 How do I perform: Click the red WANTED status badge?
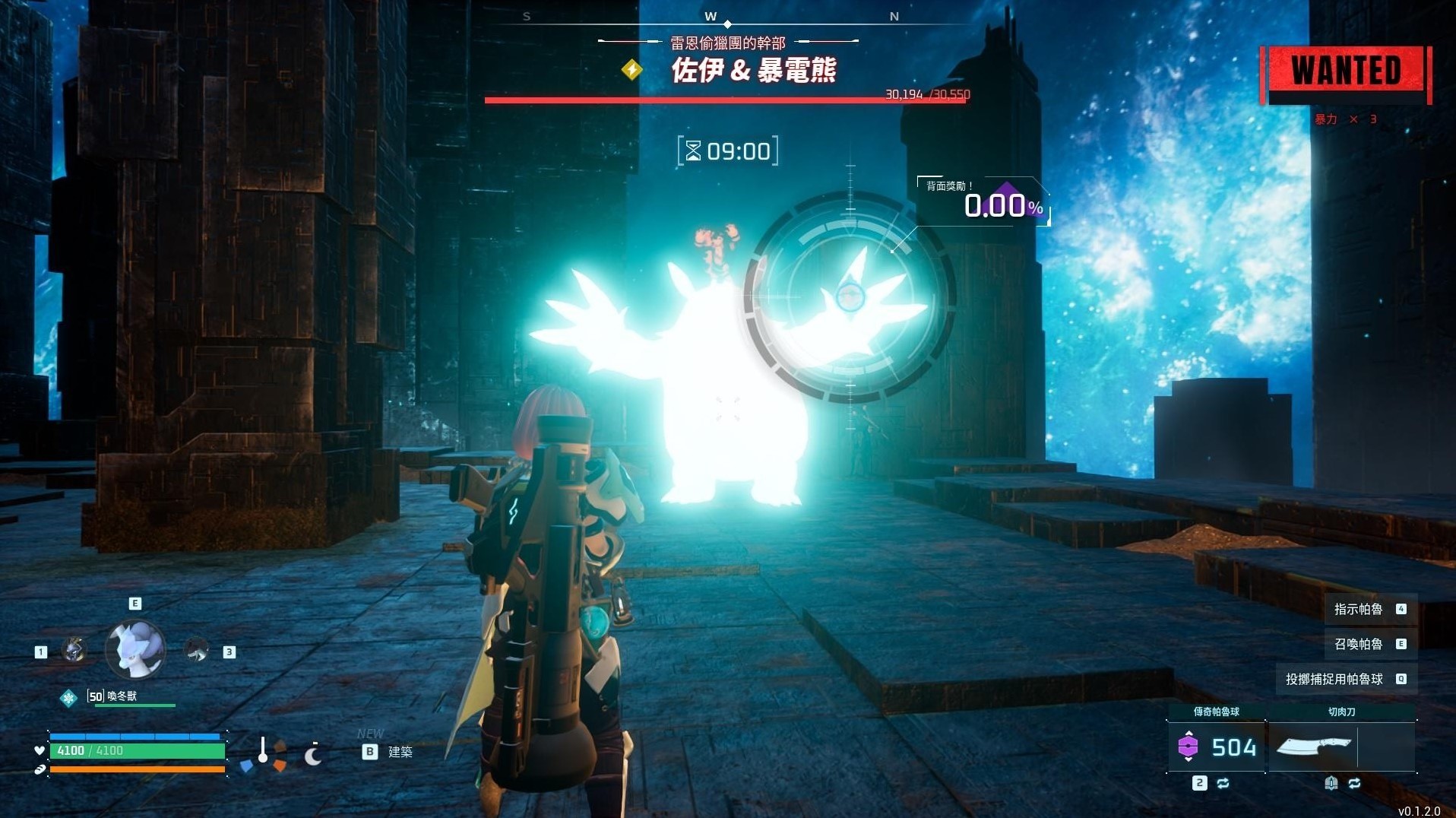(1346, 72)
